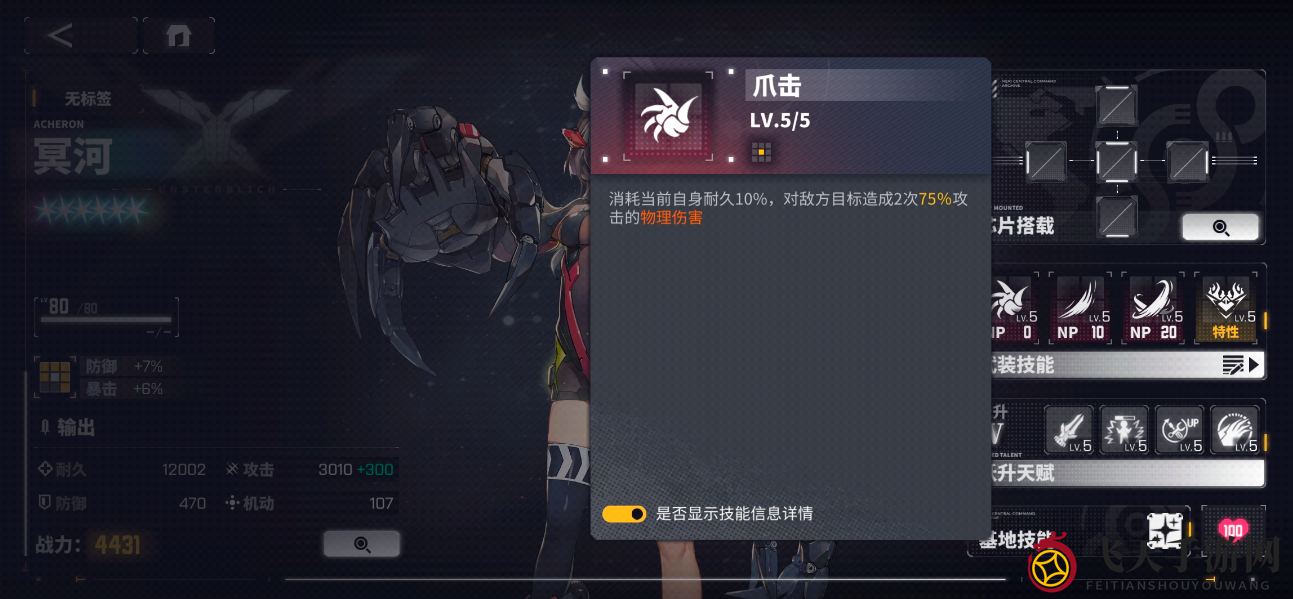The image size is (1293, 599).
Task: Click the 无标签 tag label
Action: pos(88,99)
